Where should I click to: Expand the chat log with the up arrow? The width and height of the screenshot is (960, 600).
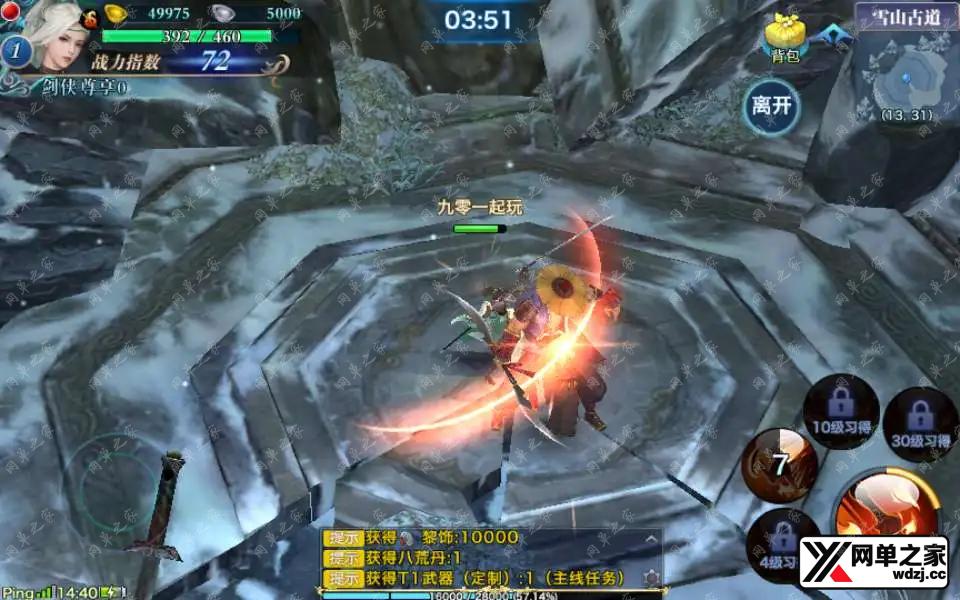click(x=652, y=539)
